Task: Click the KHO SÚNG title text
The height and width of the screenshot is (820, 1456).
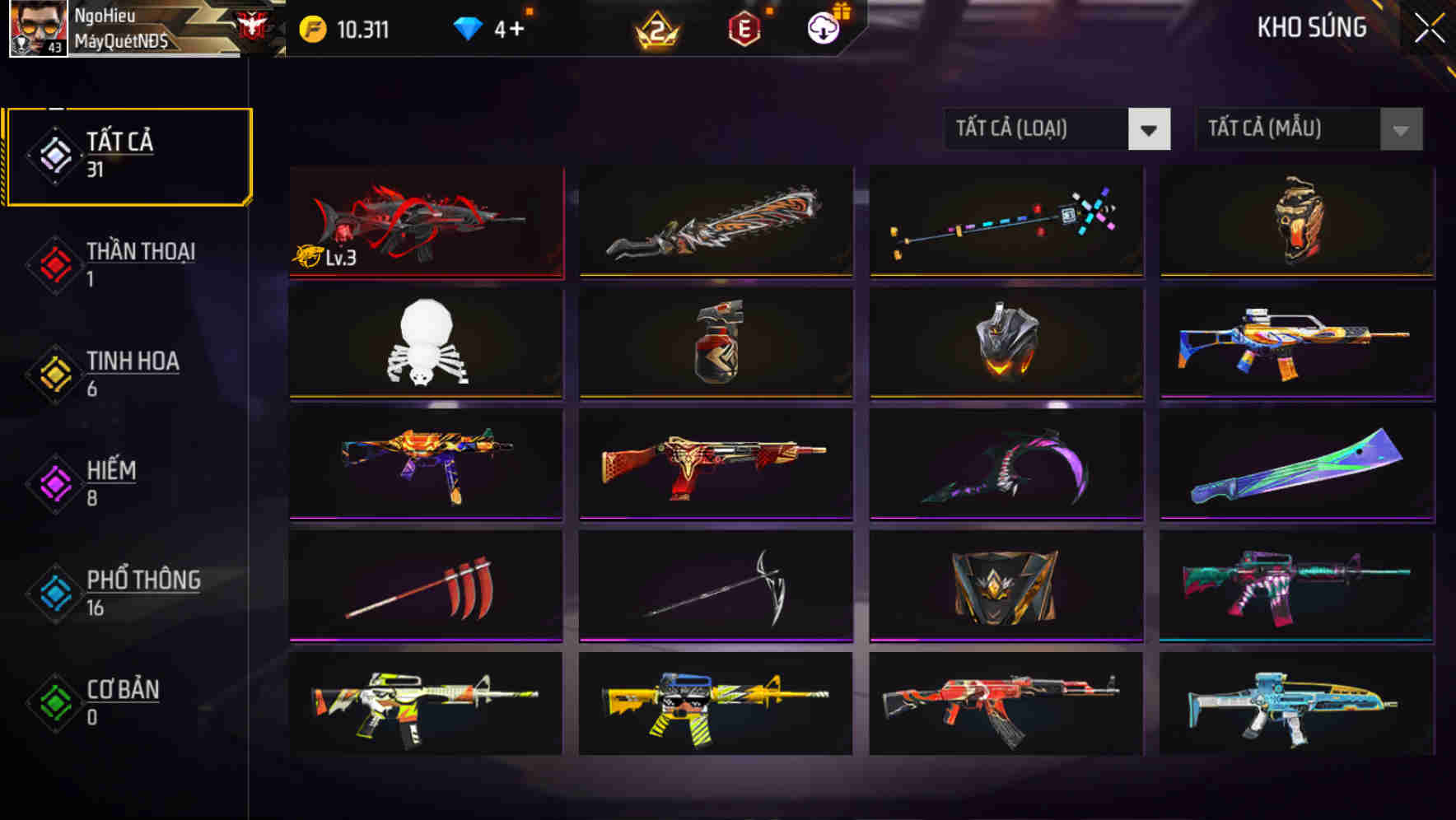Action: click(1311, 26)
